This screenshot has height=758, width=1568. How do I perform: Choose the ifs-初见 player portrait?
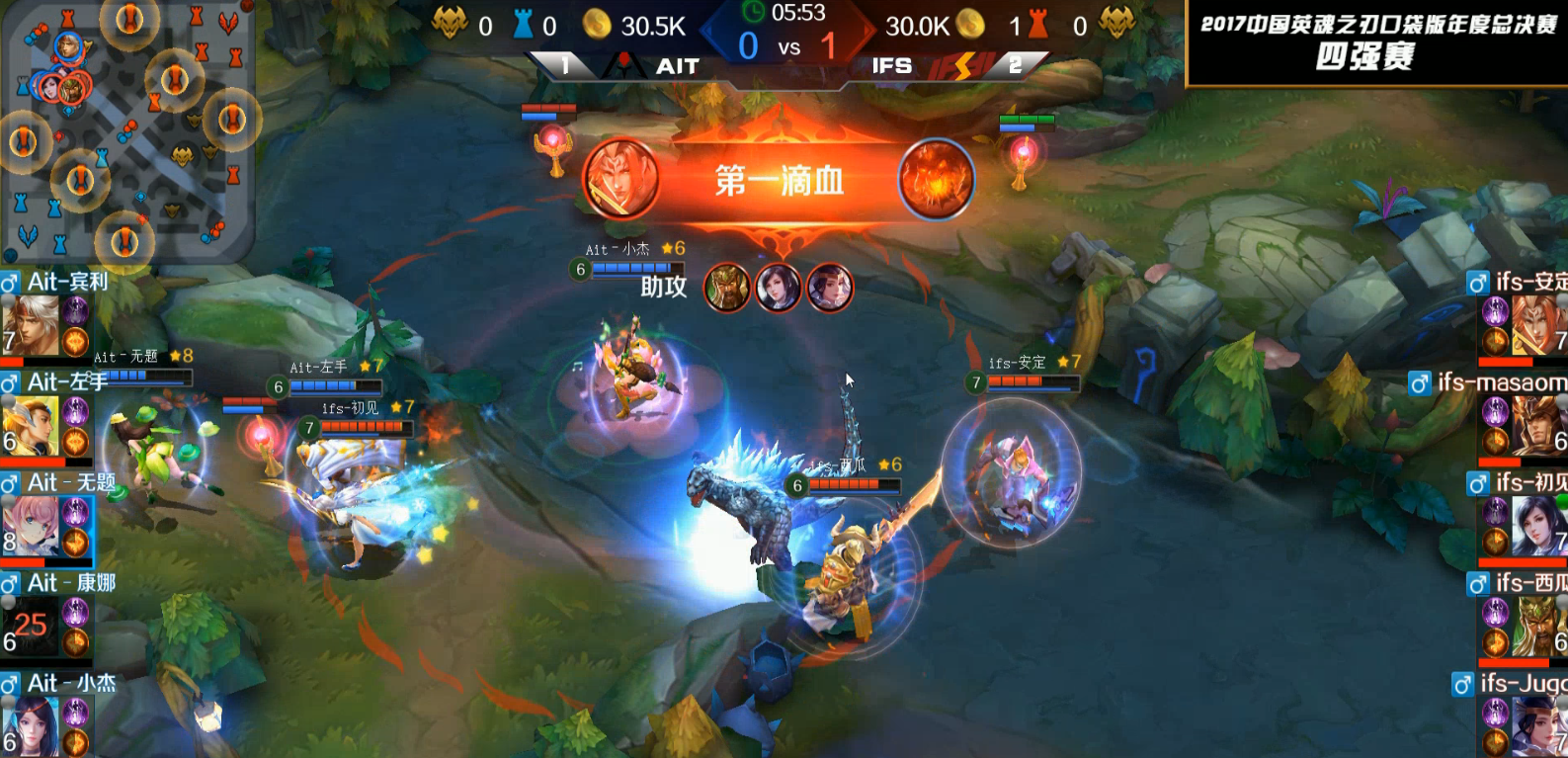pos(1536,527)
